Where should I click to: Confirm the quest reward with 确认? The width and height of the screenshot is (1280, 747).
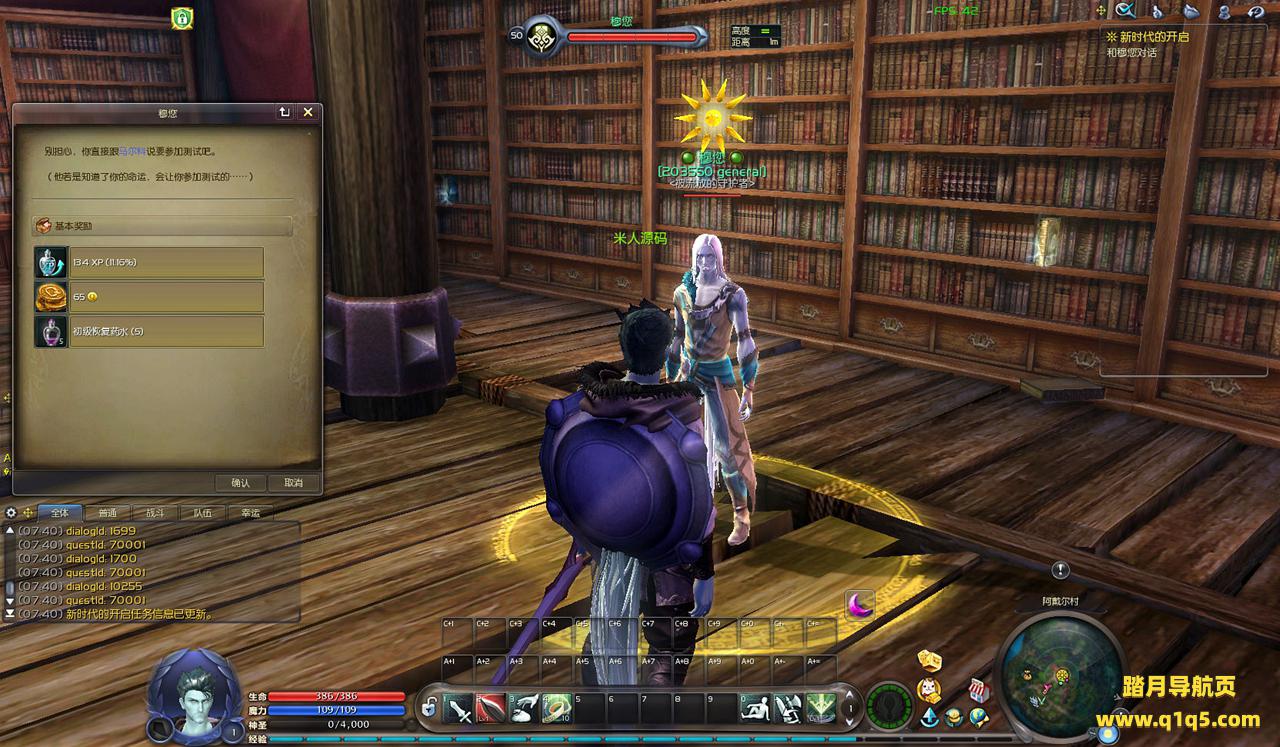[240, 482]
